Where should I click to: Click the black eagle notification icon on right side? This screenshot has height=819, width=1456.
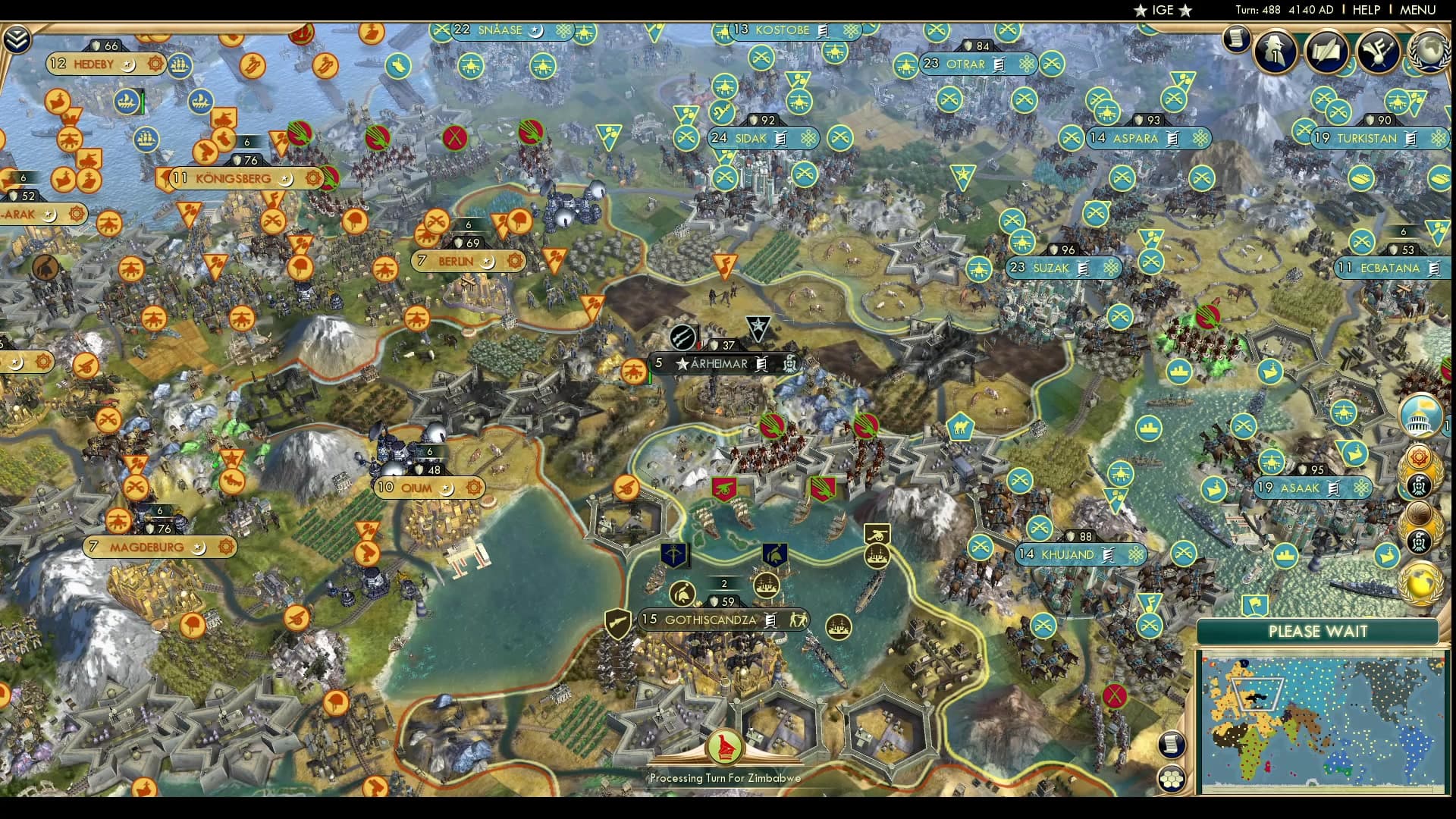pyautogui.click(x=1420, y=484)
